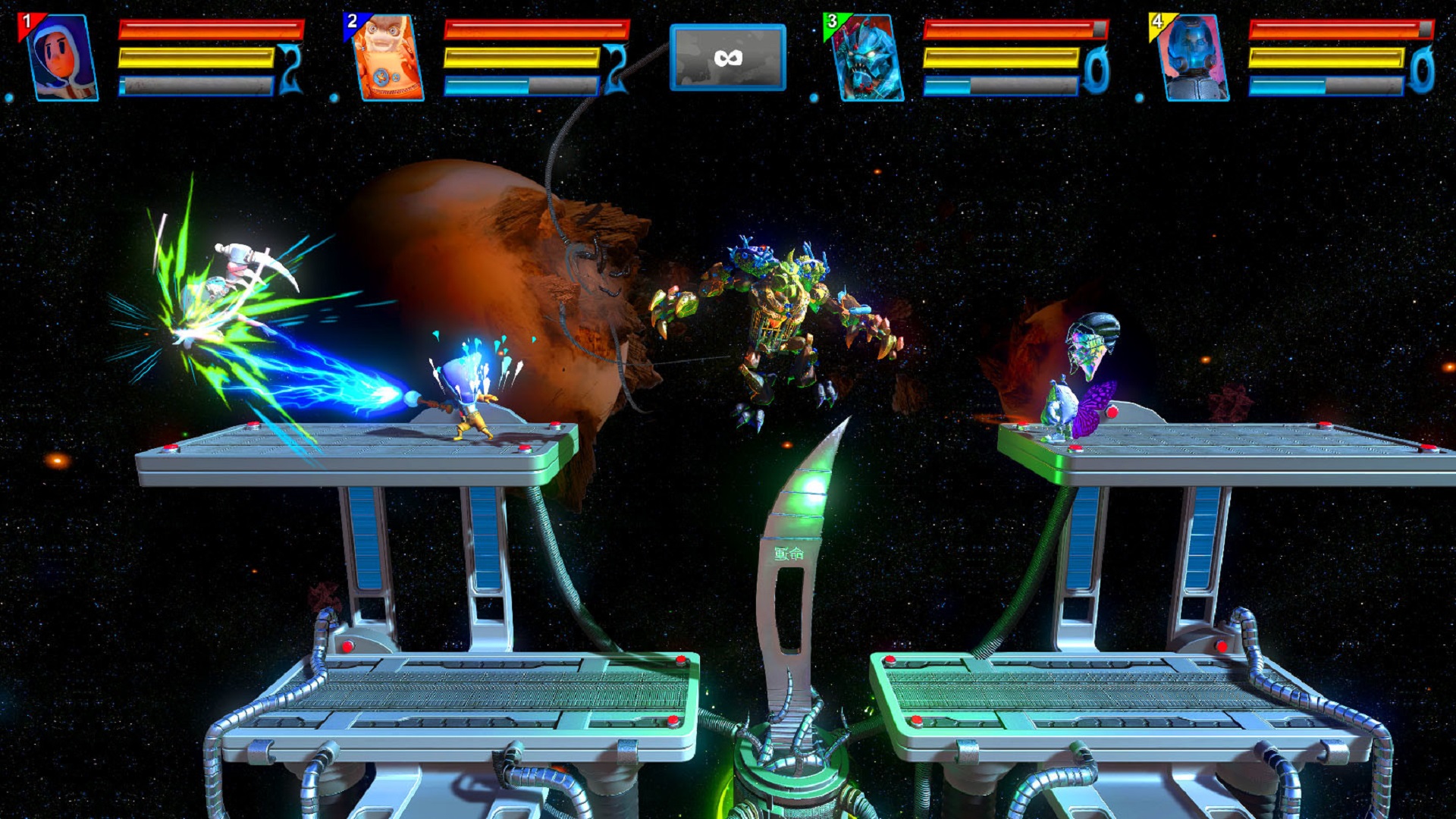
Task: Choose player 3's blue monster portrait
Action: pyautogui.click(x=866, y=58)
